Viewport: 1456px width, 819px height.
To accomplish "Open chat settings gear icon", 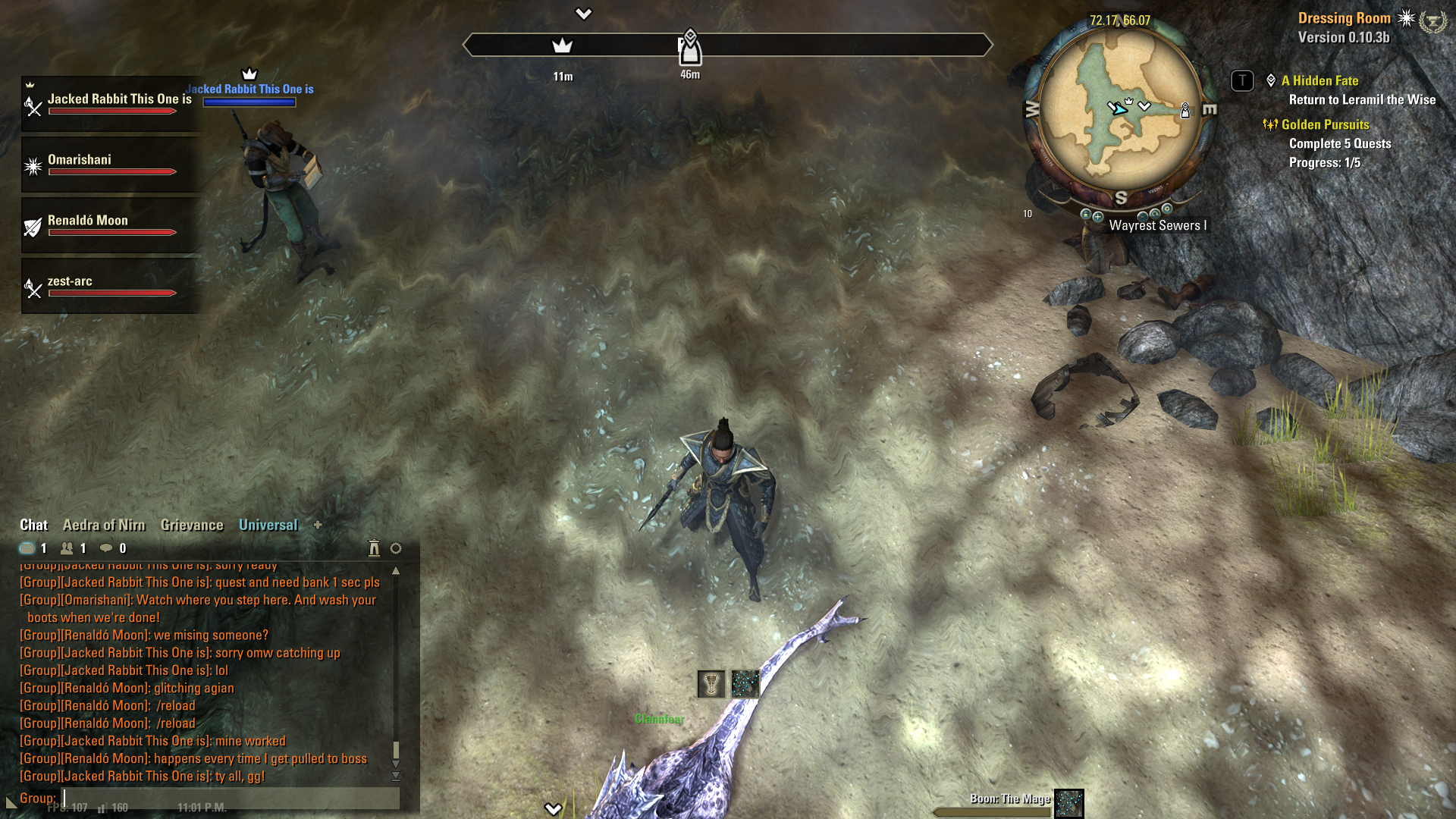I will coord(396,548).
